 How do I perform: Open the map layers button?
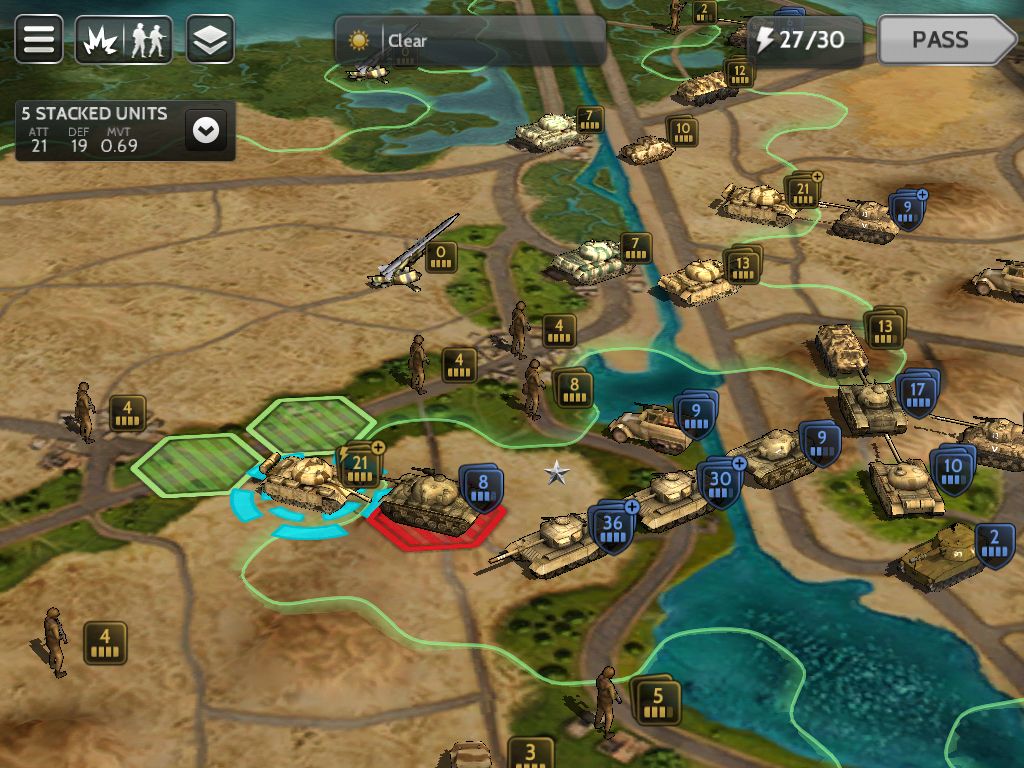point(210,40)
